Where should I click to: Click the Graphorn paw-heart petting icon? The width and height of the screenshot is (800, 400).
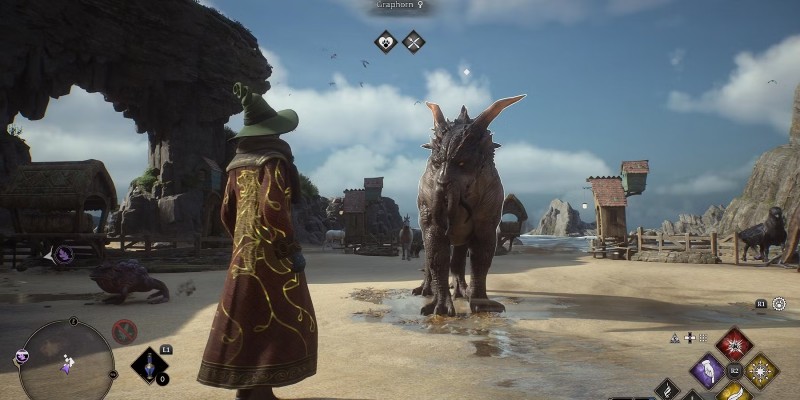pos(386,42)
